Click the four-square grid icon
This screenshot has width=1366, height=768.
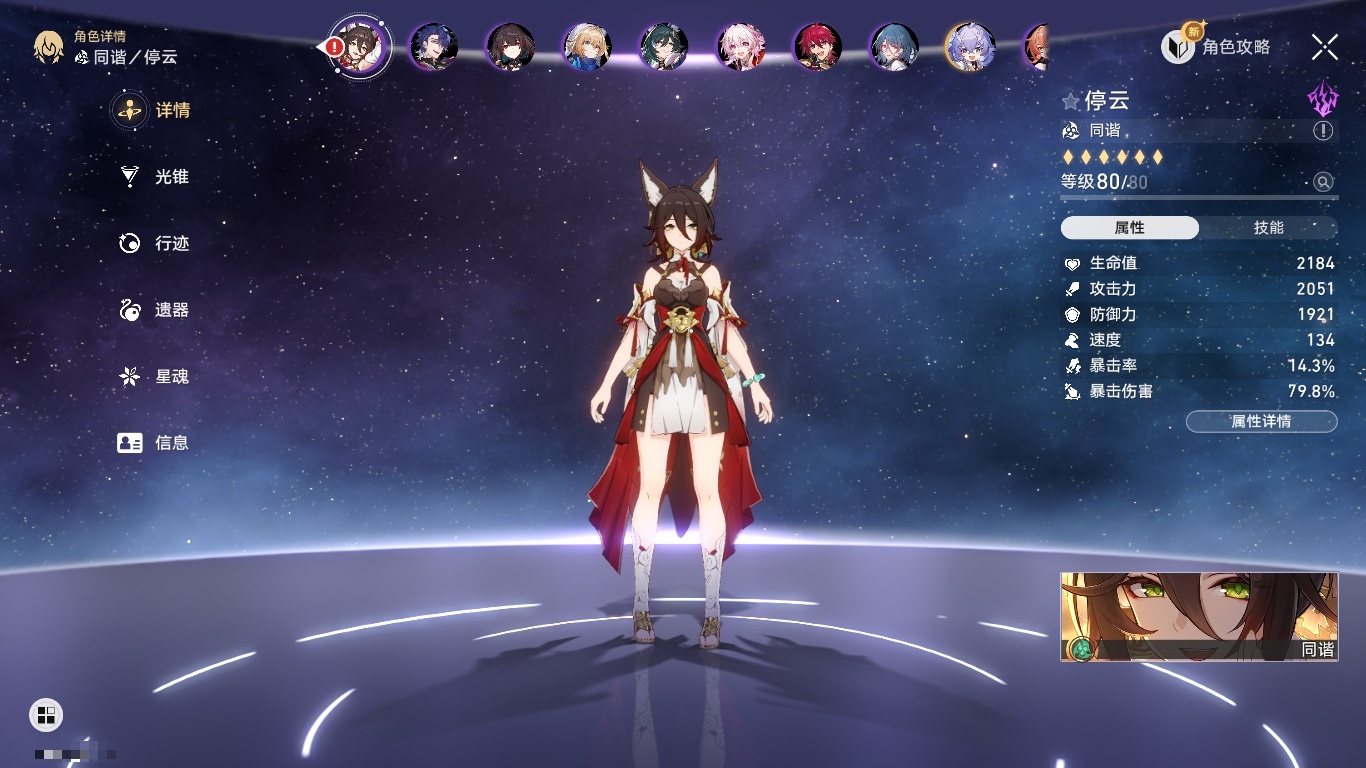coord(46,714)
